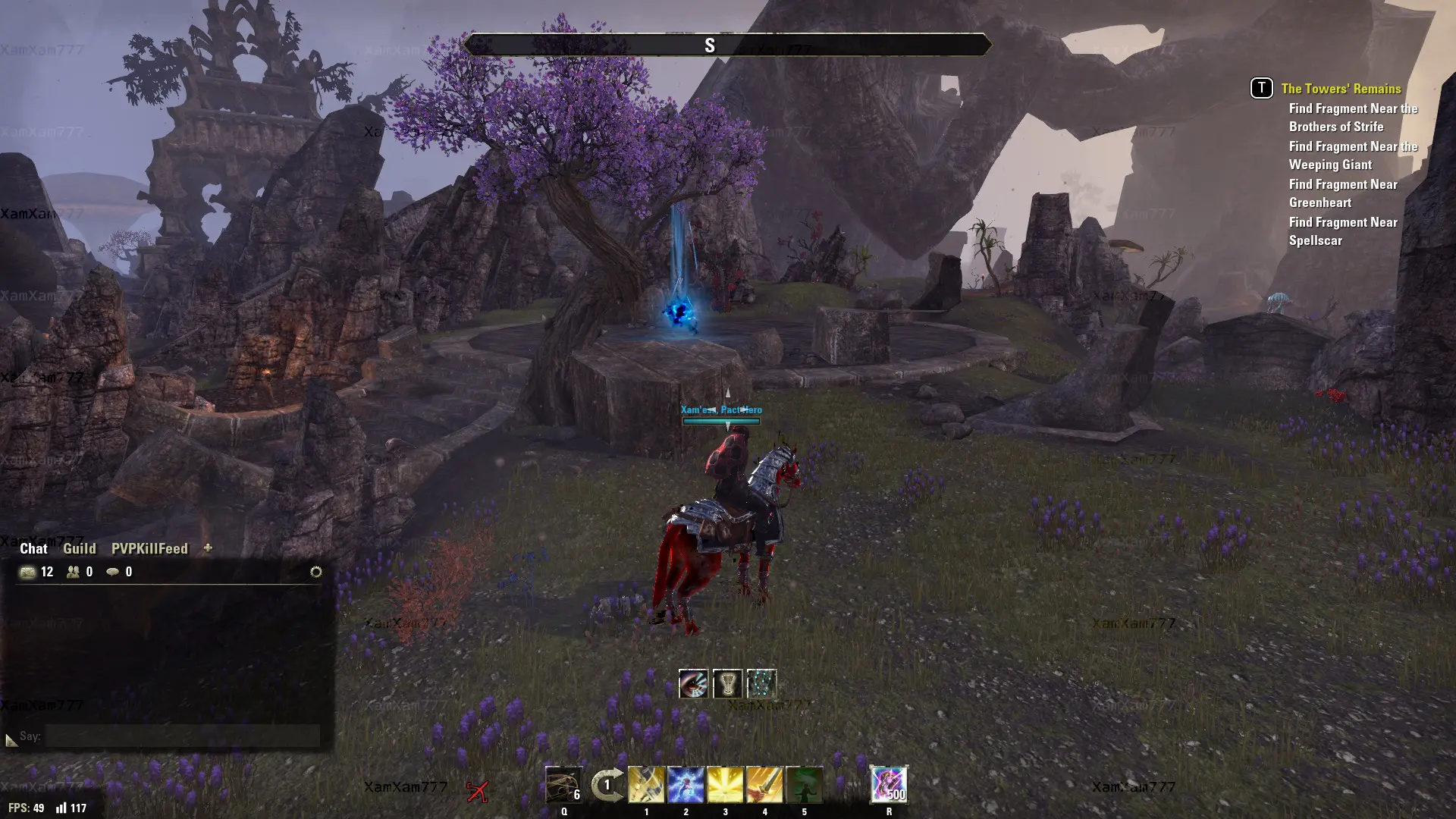Cast the blue burst ability in slot 2
The width and height of the screenshot is (1456, 819).
pyautogui.click(x=686, y=785)
